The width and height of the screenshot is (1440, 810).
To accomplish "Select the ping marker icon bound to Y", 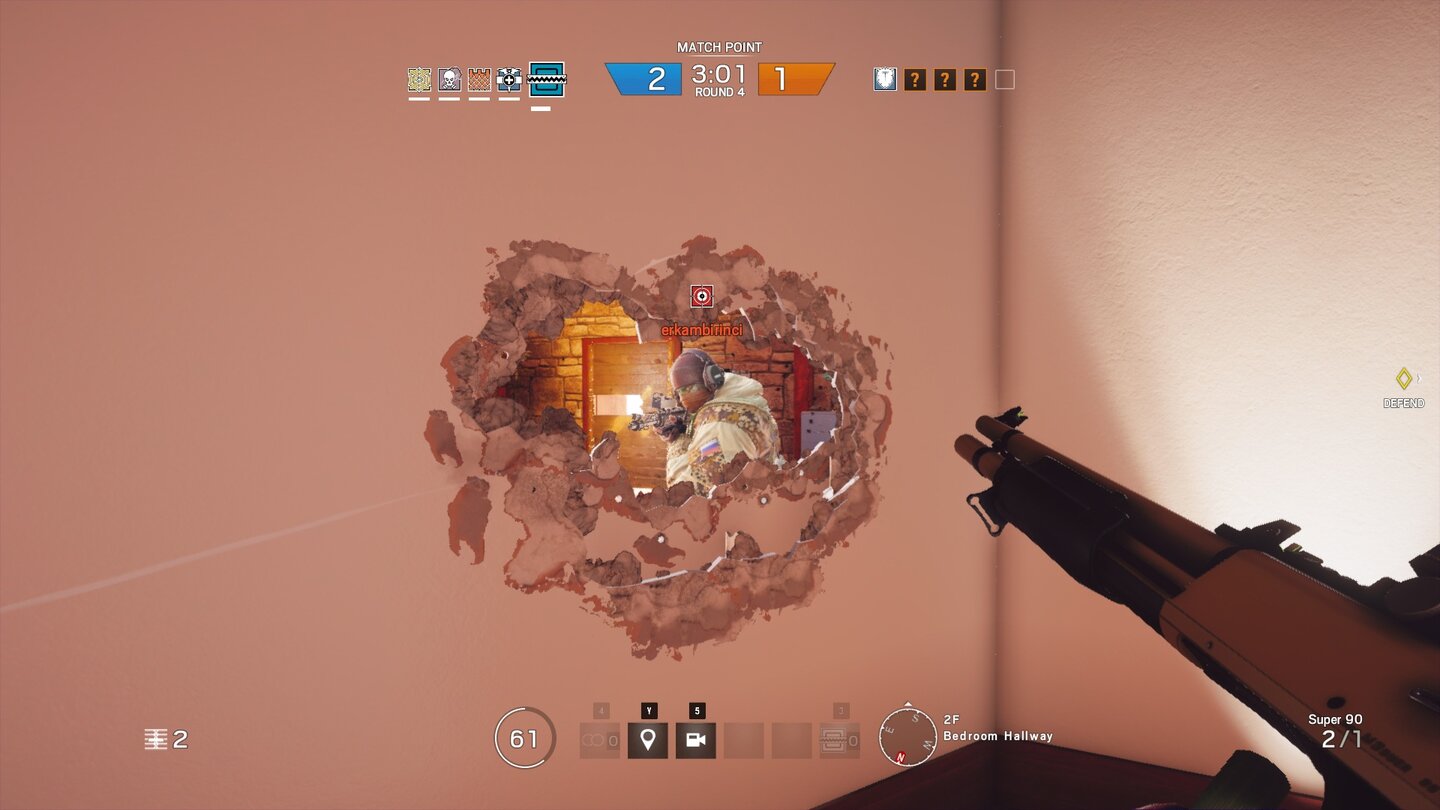I will click(647, 738).
